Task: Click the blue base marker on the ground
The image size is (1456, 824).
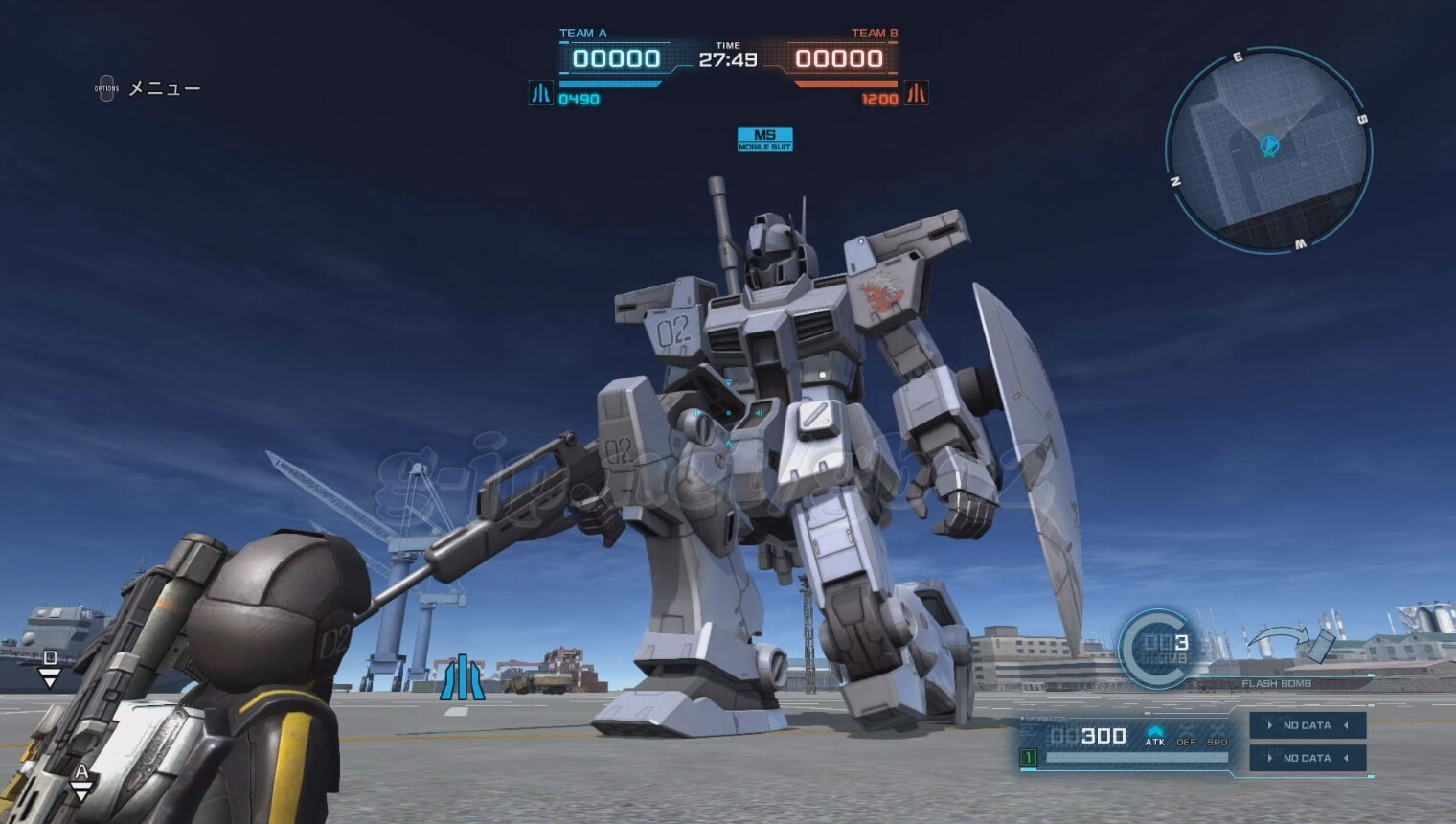Action: pyautogui.click(x=463, y=677)
